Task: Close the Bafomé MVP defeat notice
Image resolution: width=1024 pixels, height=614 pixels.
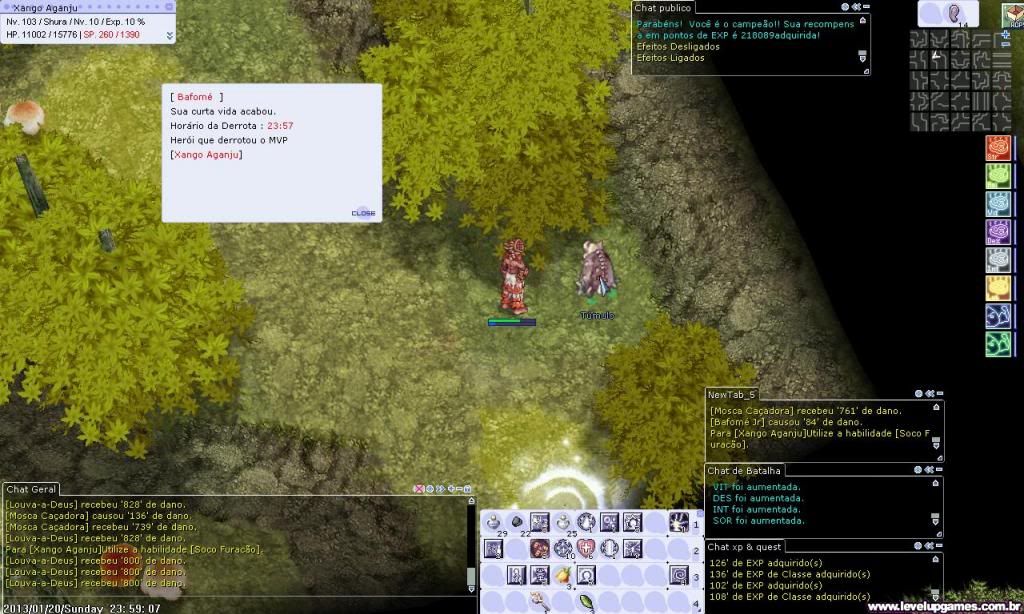Action: 363,213
